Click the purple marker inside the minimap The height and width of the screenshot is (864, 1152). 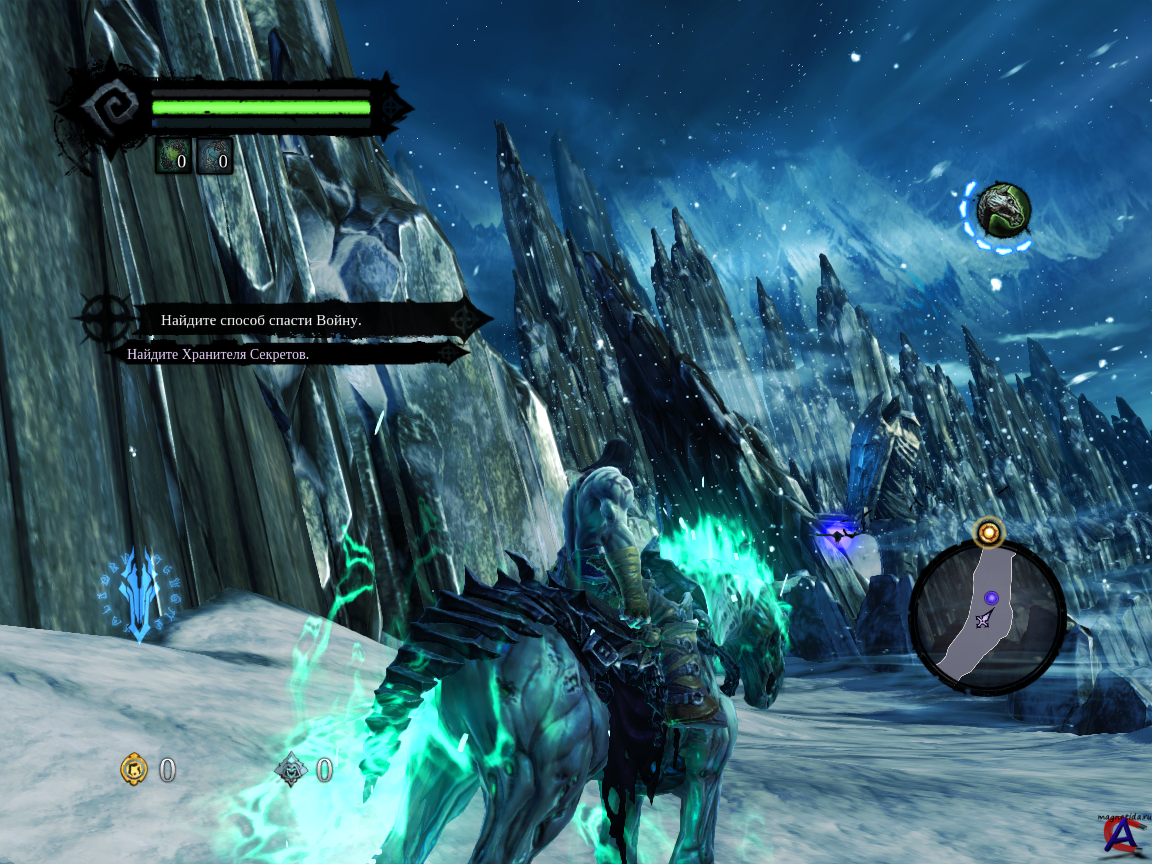(x=991, y=598)
